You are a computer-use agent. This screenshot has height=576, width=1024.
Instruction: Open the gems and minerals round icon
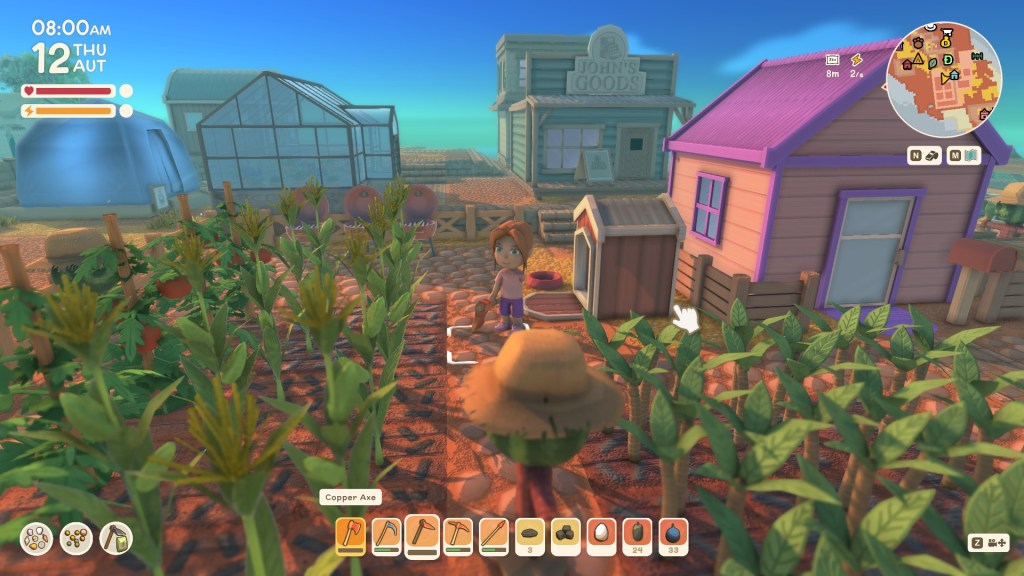pyautogui.click(x=38, y=538)
